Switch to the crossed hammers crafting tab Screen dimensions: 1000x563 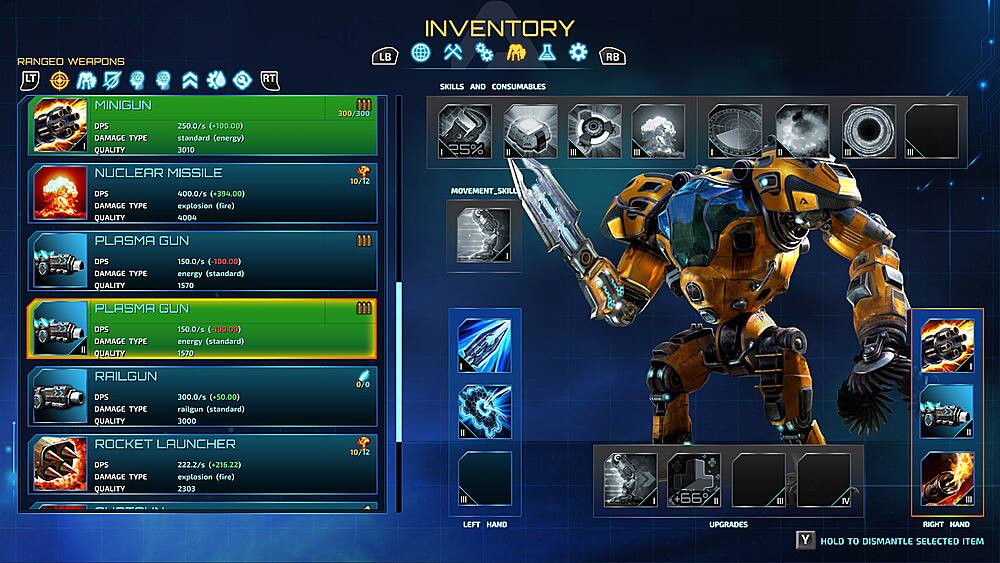[453, 52]
